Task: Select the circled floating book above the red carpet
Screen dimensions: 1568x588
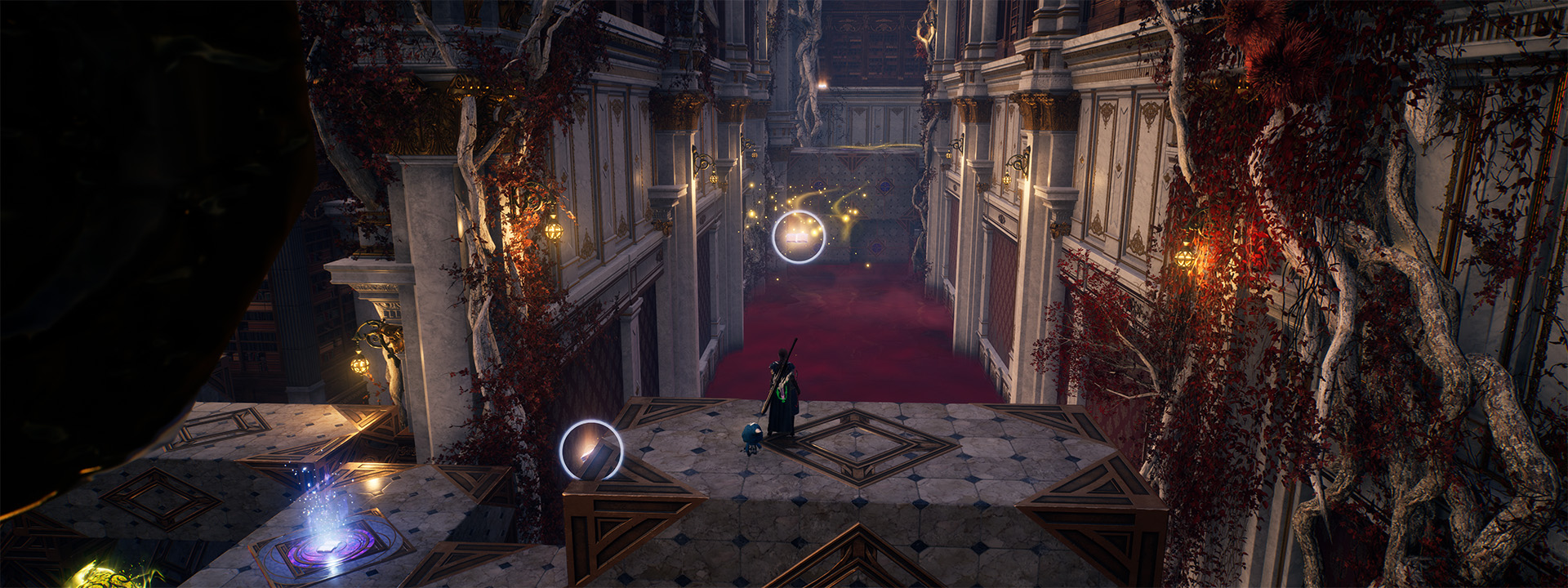Action: tap(798, 237)
